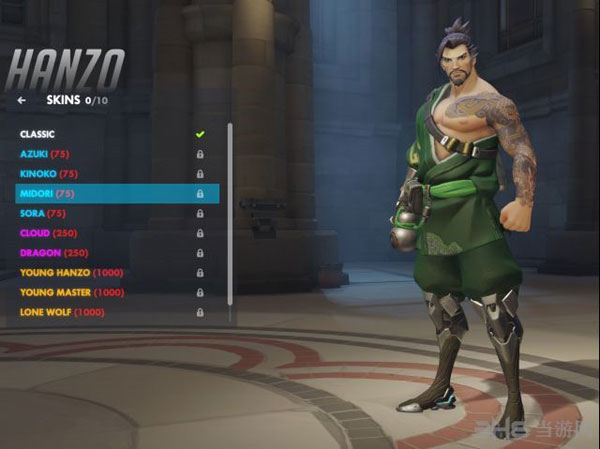Pick the Lone Wolf skin

click(x=61, y=312)
